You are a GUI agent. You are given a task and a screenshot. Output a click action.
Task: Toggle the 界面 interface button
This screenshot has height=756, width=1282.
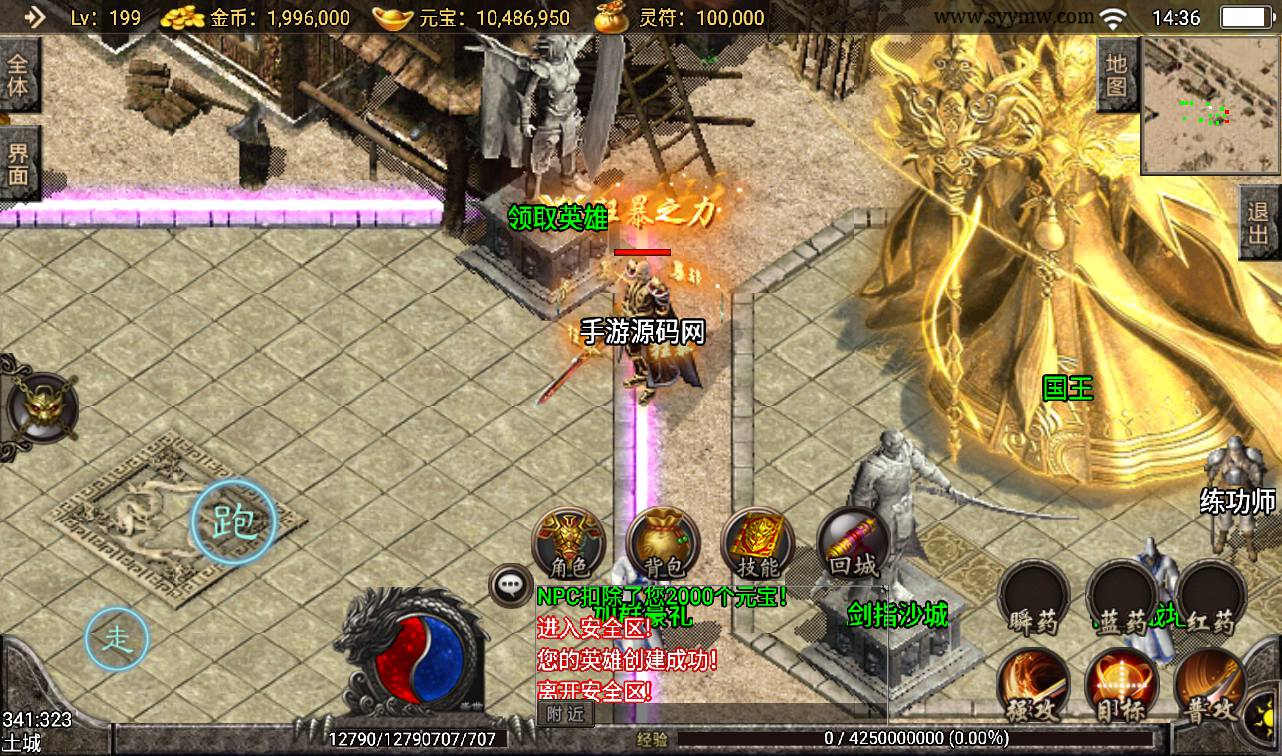click(x=19, y=164)
